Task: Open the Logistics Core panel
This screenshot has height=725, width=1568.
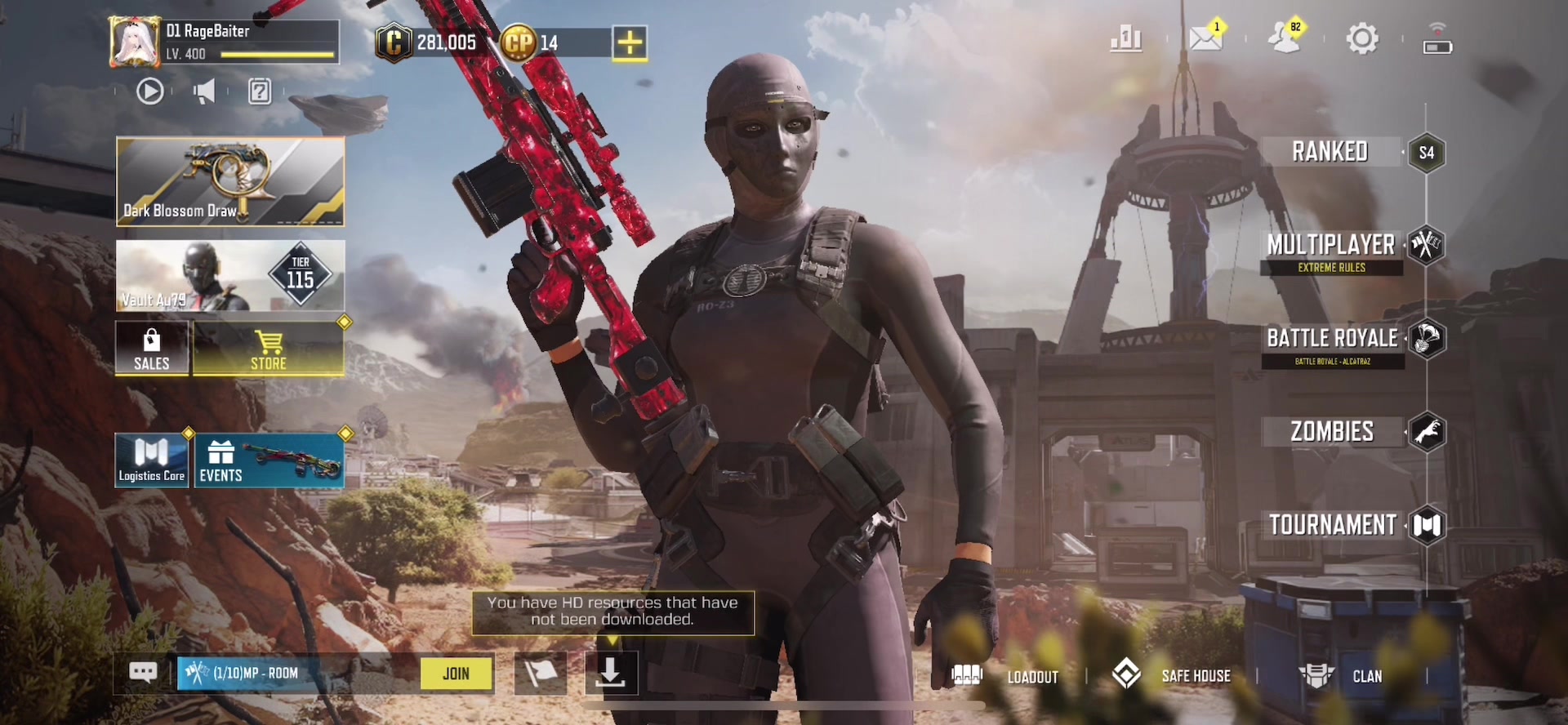Action: click(152, 461)
